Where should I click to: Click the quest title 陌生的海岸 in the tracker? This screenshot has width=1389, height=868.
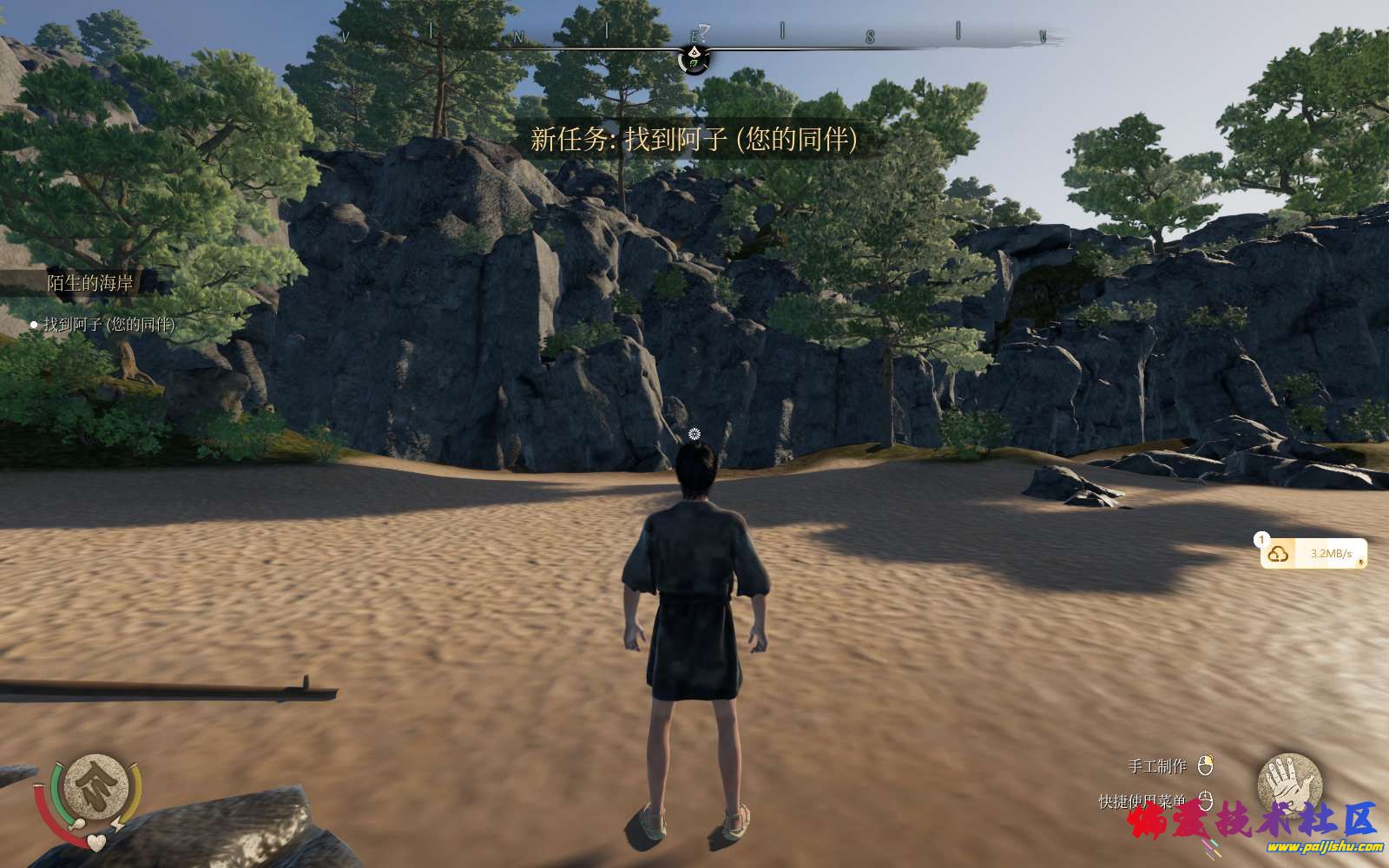tap(90, 283)
